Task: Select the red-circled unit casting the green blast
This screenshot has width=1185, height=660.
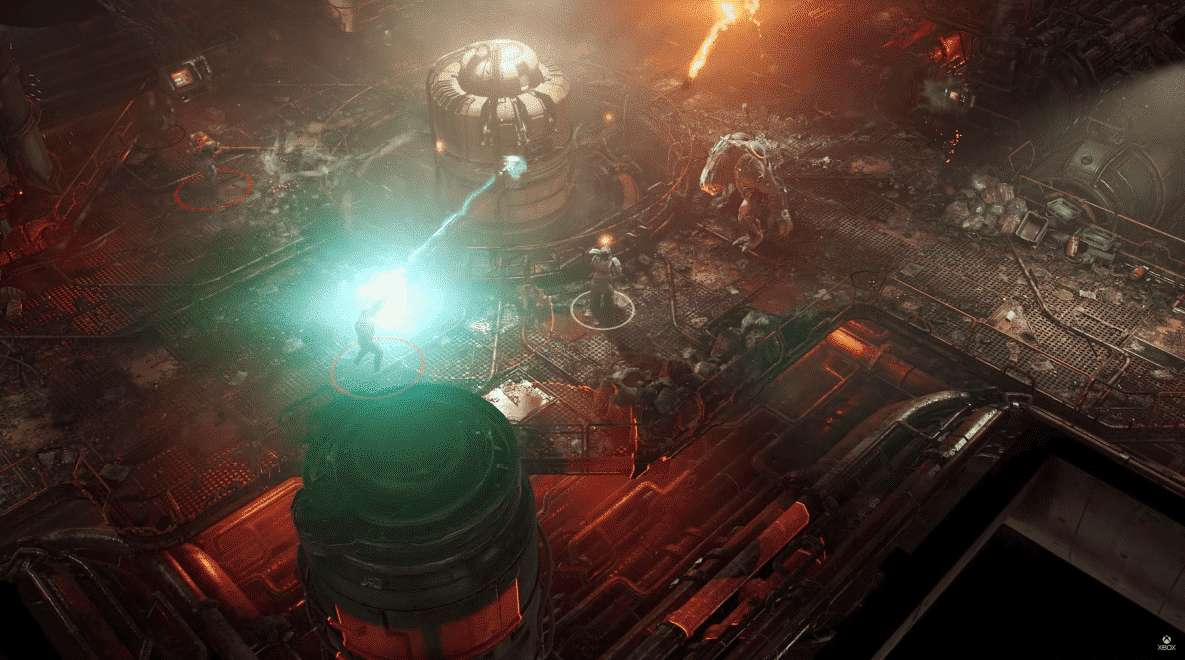Action: pos(369,340)
